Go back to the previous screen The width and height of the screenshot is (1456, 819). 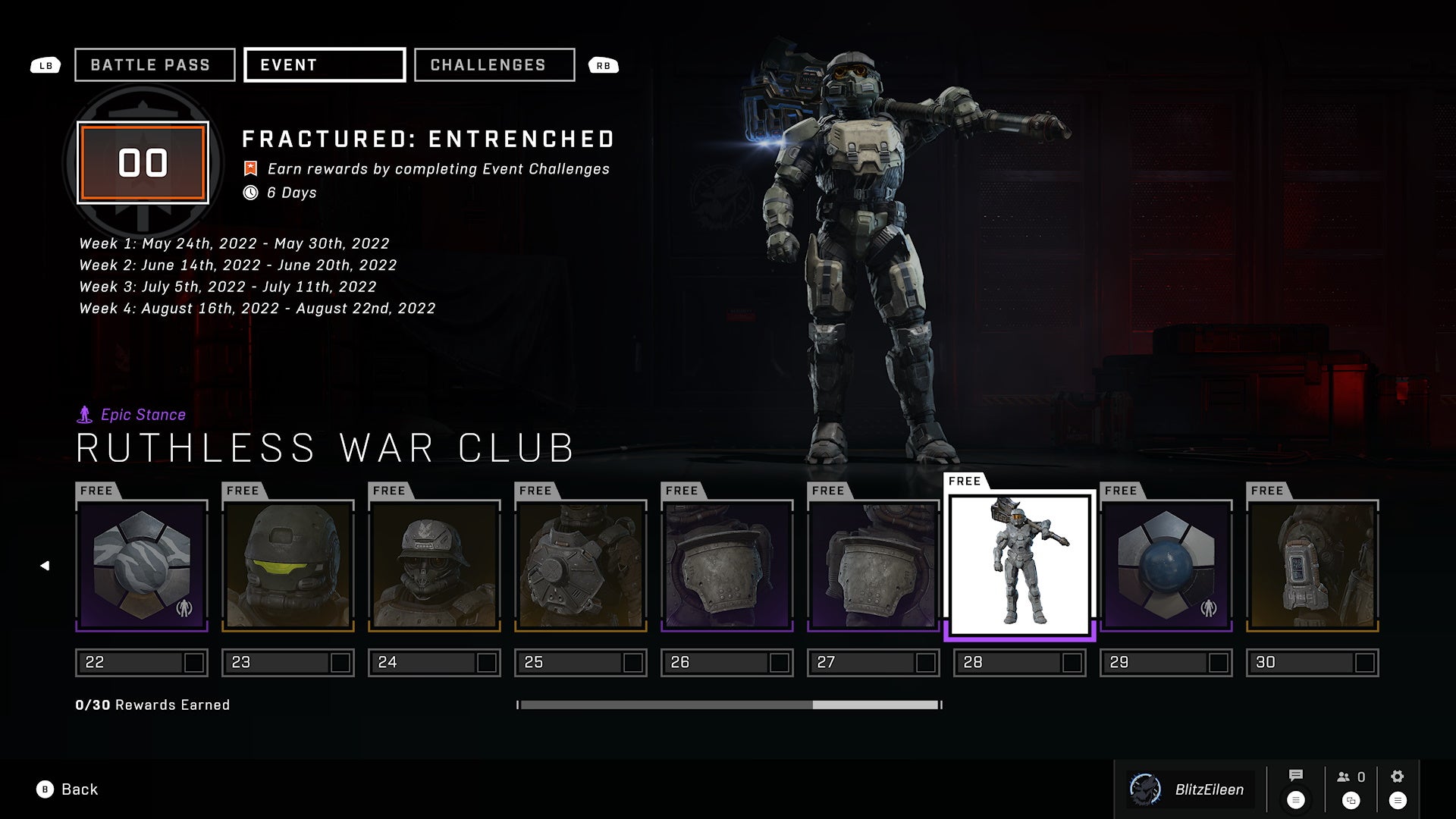click(x=68, y=789)
